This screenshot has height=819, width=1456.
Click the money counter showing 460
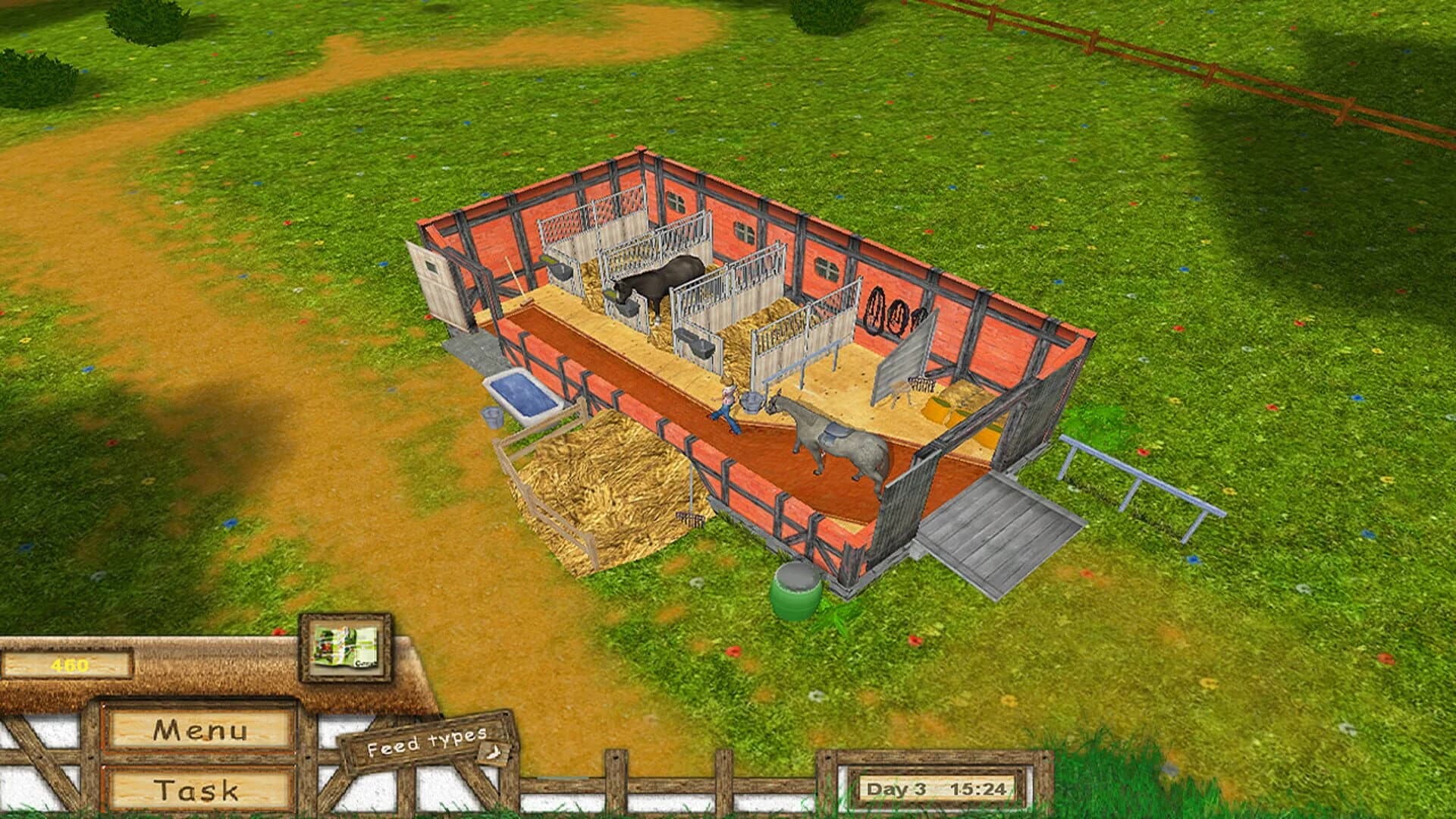click(68, 664)
